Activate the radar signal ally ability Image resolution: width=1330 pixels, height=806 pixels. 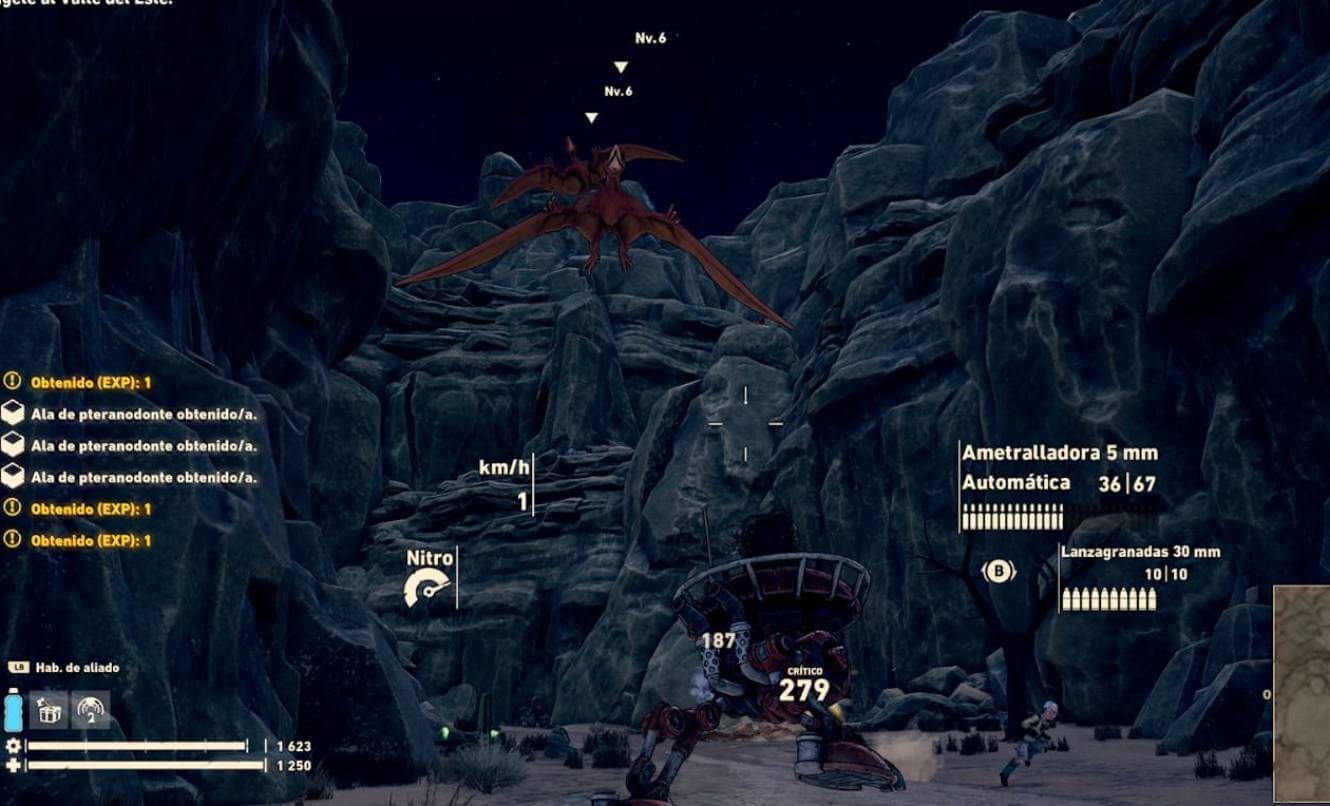91,709
